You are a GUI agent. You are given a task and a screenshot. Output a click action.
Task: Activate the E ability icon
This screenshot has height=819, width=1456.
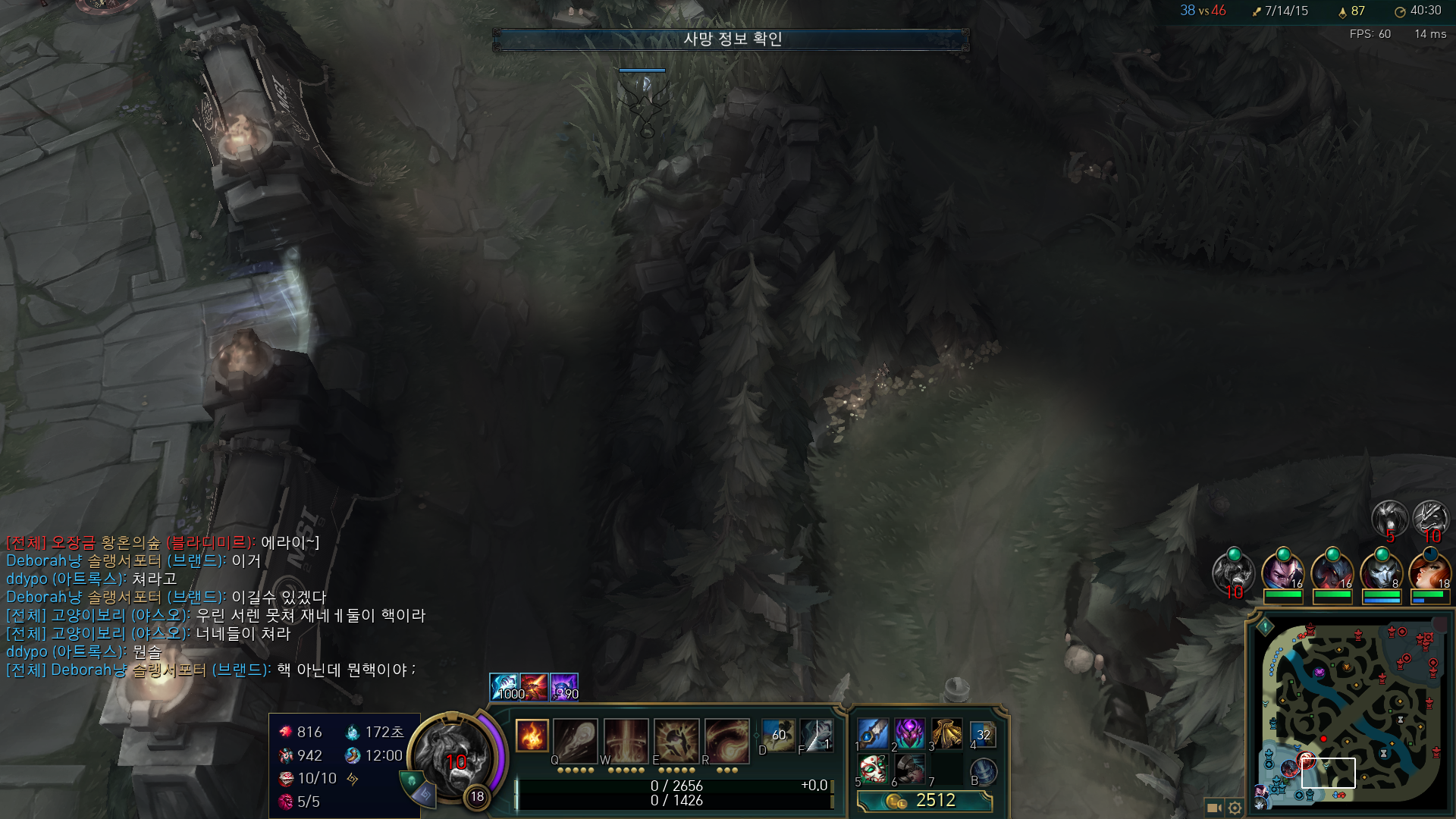click(676, 739)
